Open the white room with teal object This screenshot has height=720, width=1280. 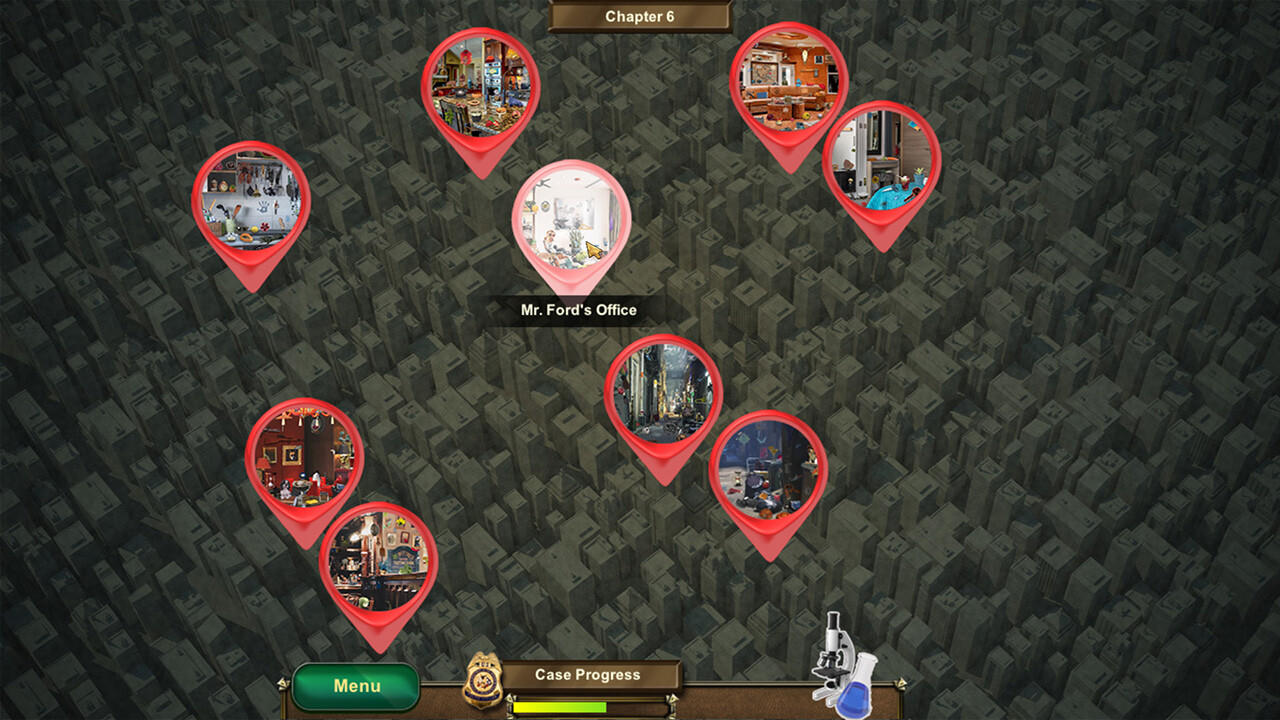click(881, 161)
